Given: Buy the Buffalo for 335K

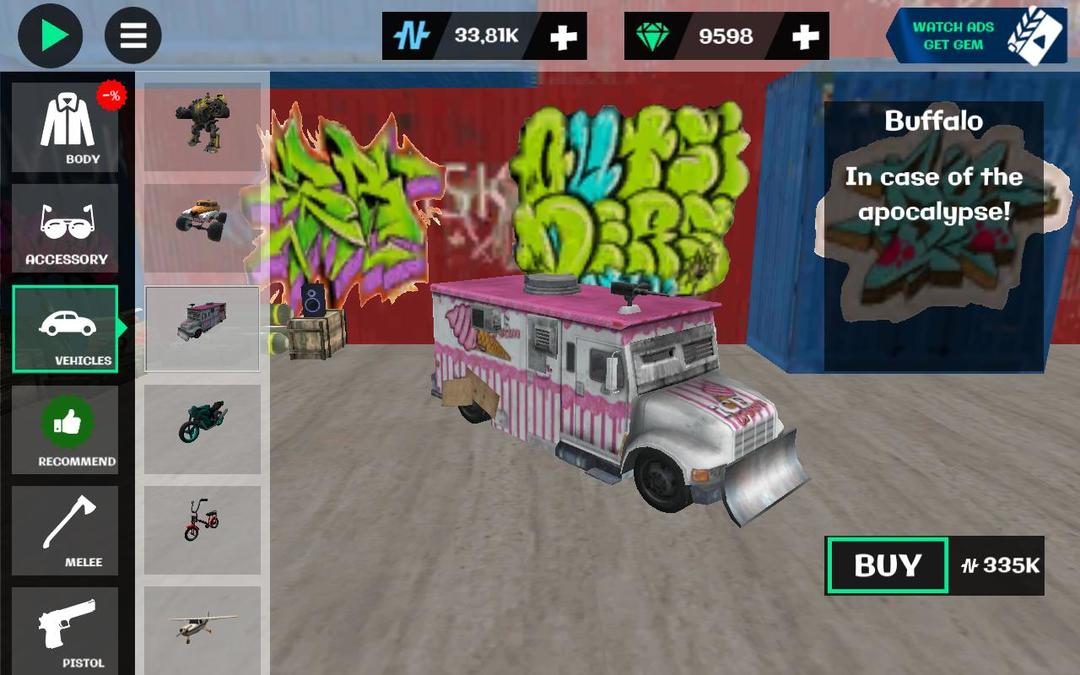Looking at the screenshot, I should click(887, 566).
